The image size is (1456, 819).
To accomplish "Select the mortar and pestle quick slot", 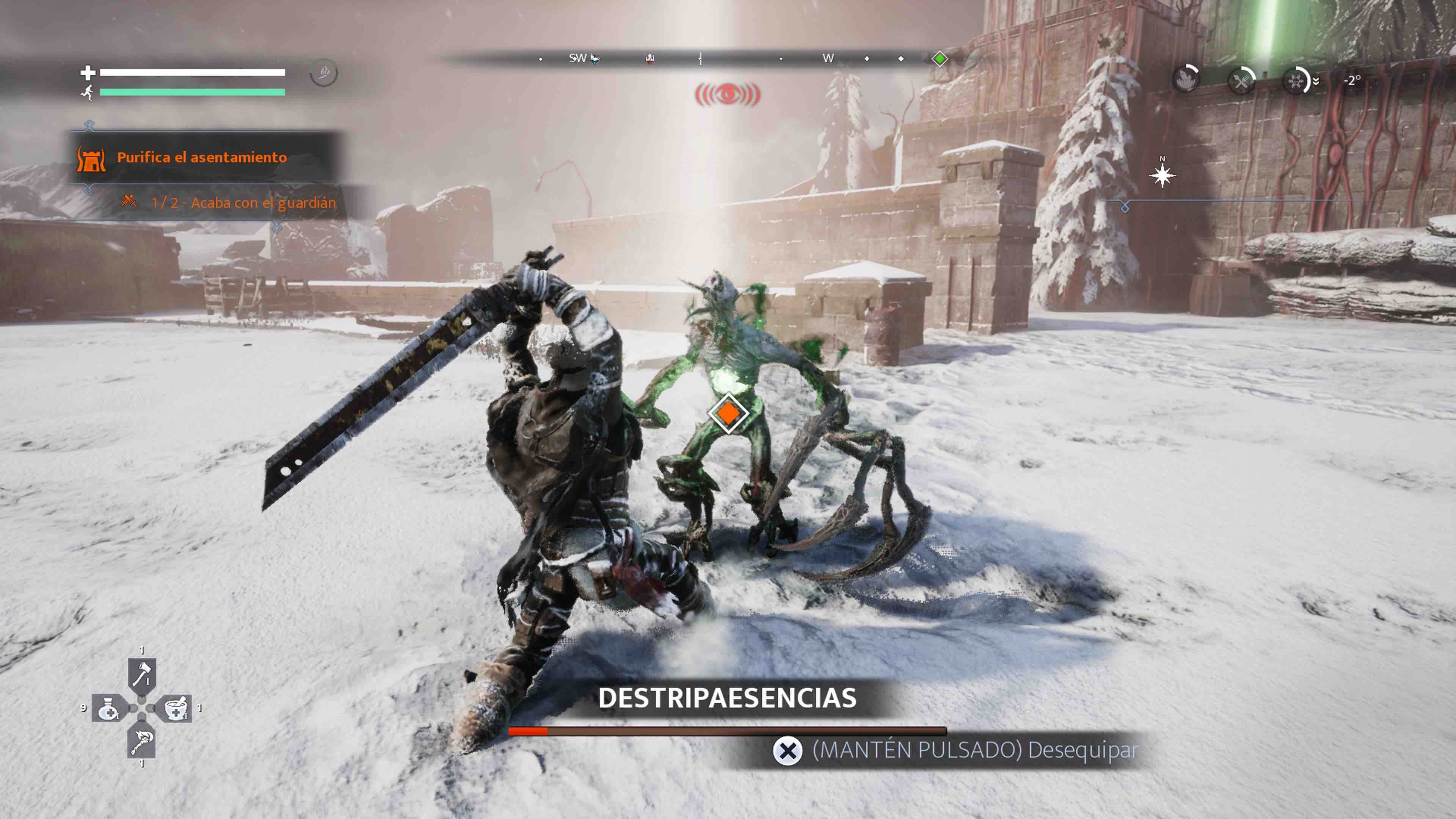I will 176,708.
